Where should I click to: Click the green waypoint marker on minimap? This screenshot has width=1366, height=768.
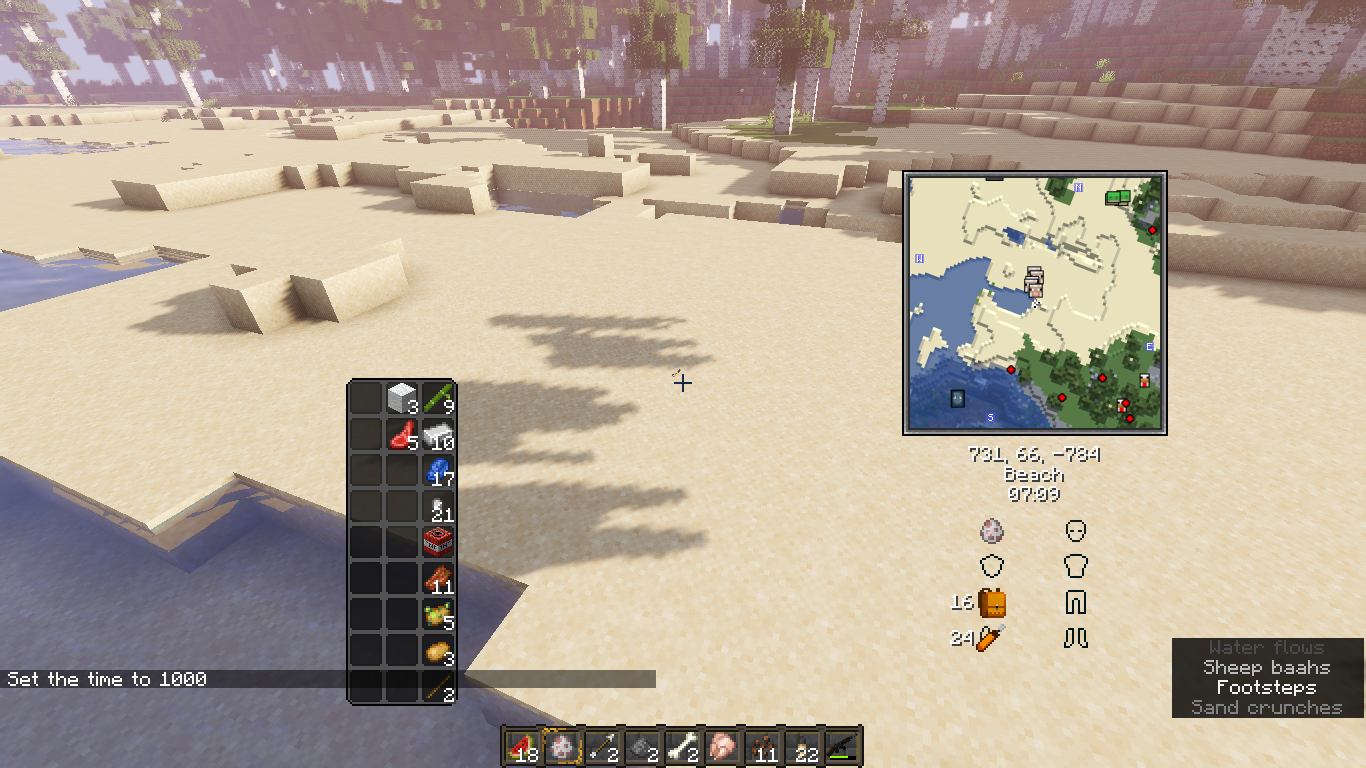pyautogui.click(x=1117, y=198)
